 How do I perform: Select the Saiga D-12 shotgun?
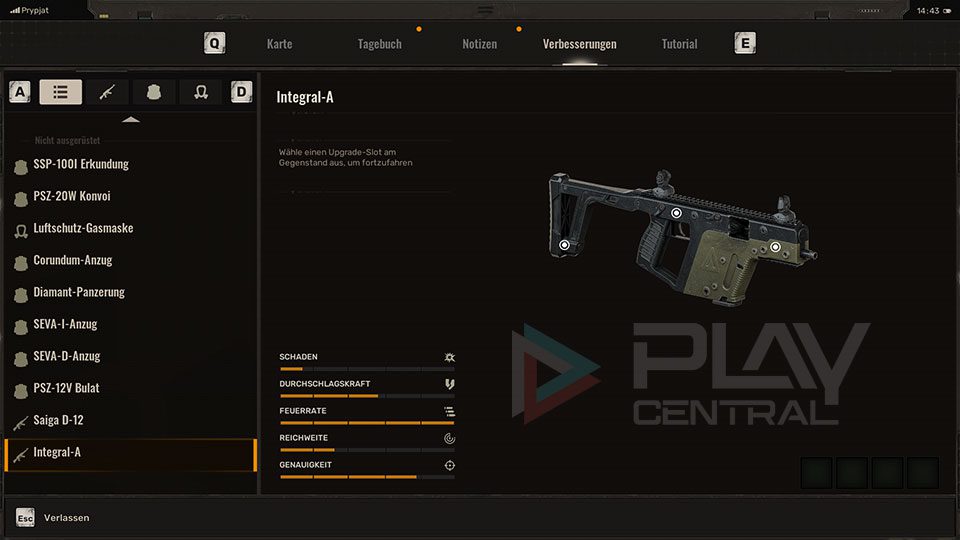[58, 420]
